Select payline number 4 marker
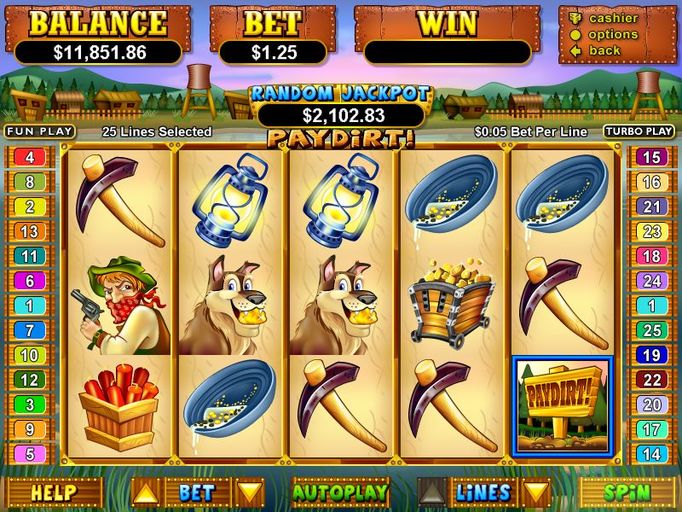Image resolution: width=682 pixels, height=512 pixels. pos(30,157)
